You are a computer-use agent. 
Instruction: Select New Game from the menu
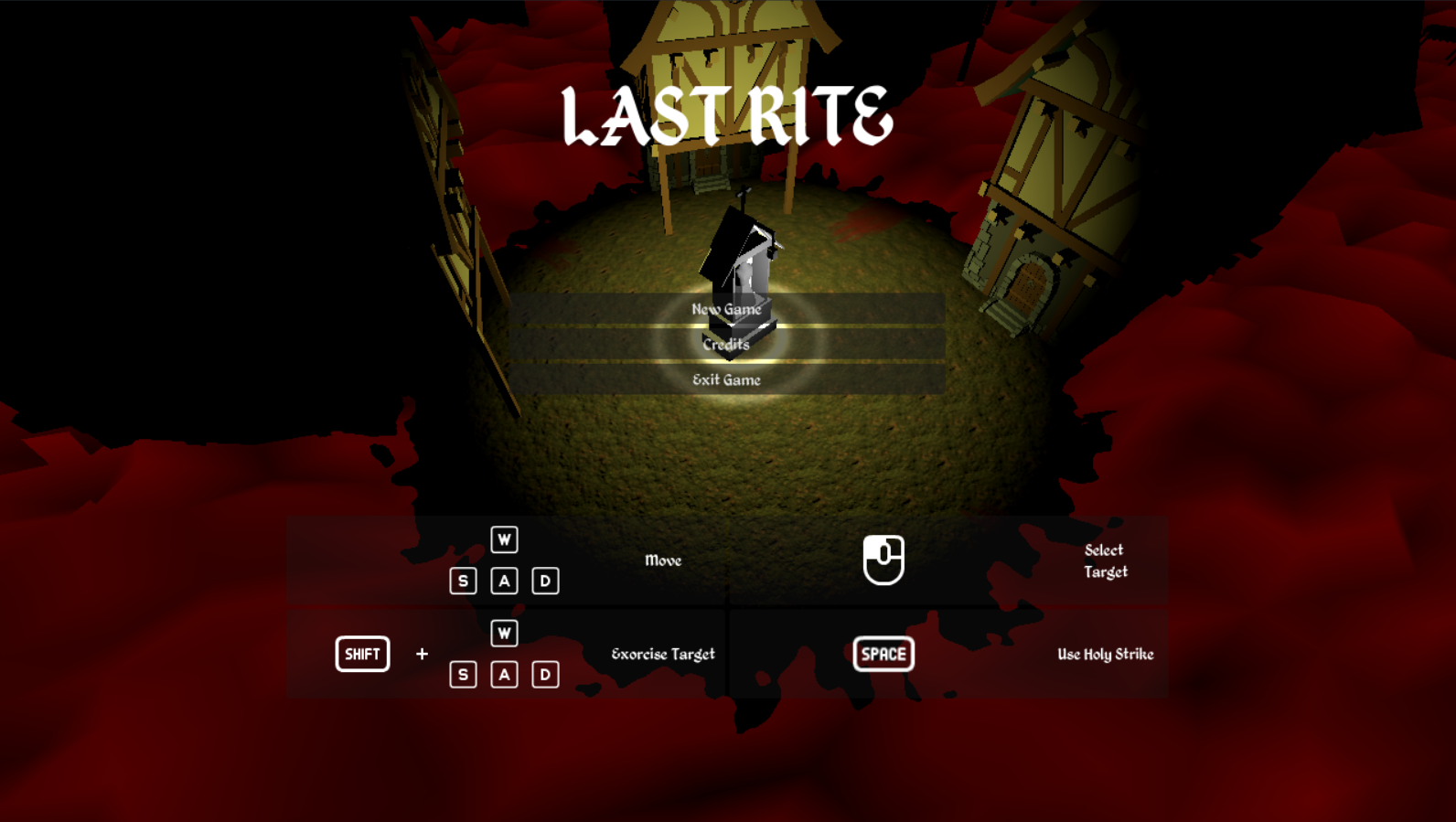click(x=727, y=310)
